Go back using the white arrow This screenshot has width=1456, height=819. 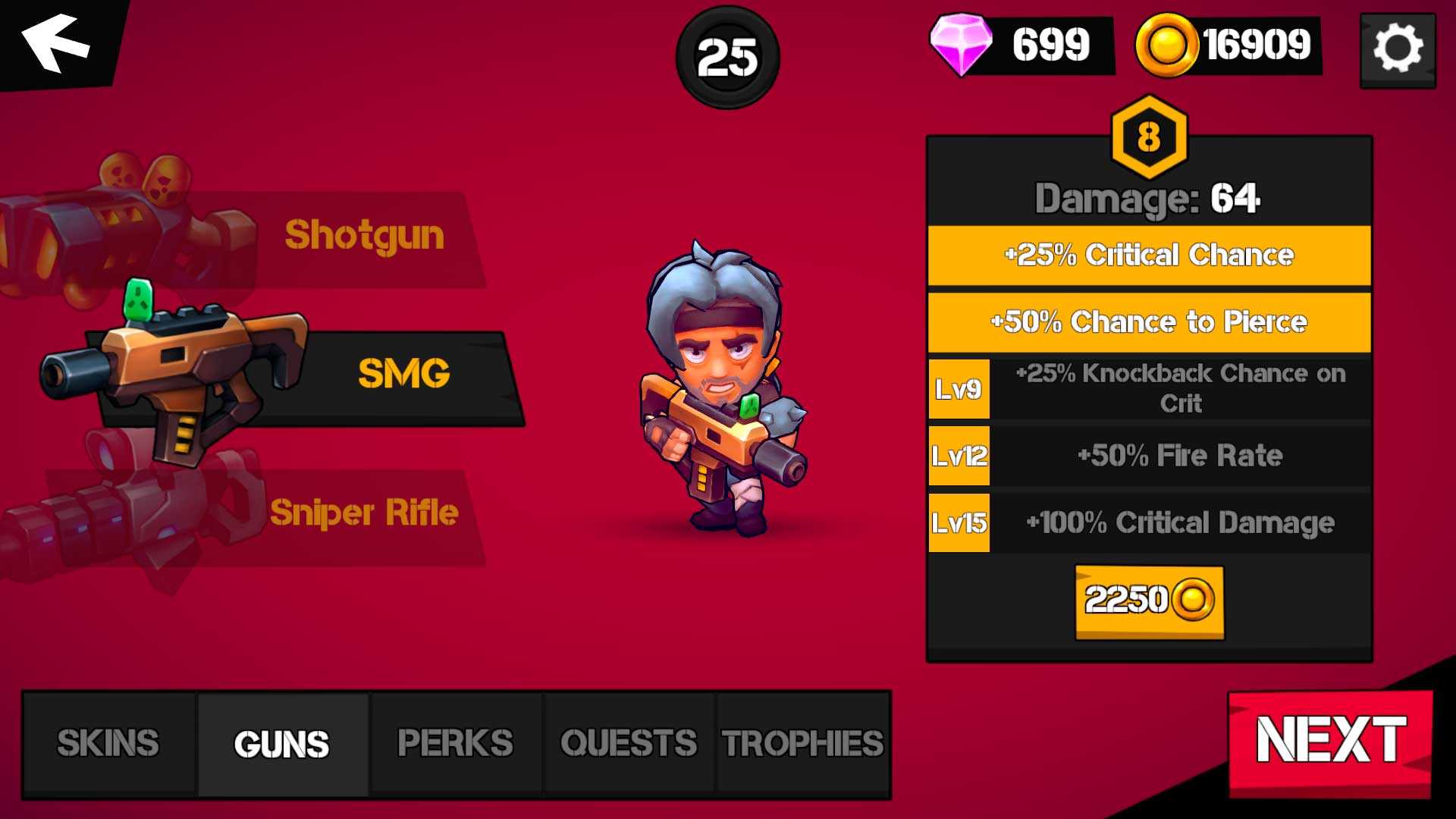tap(56, 42)
